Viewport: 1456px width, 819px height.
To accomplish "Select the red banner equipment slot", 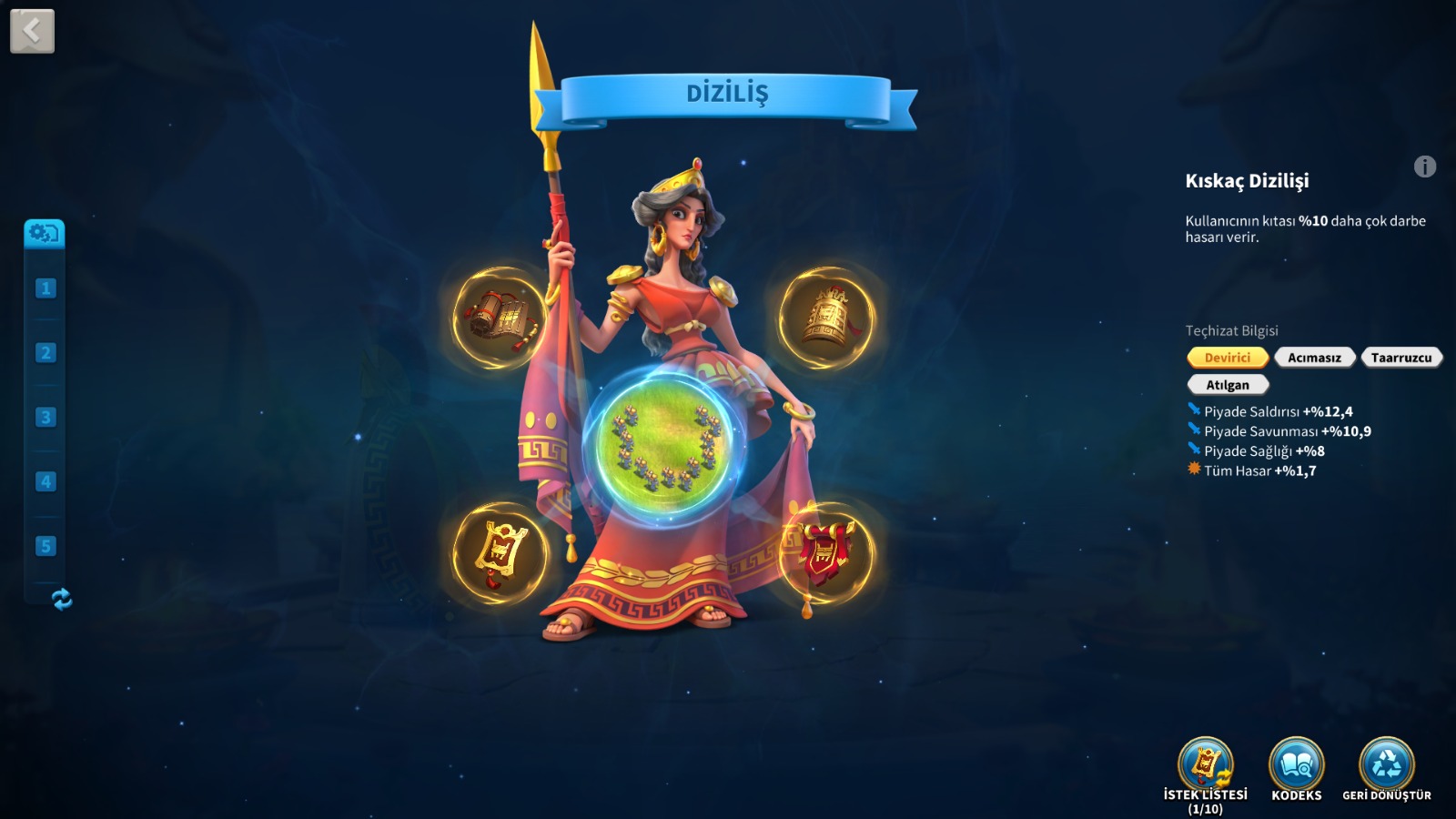I will tap(825, 552).
